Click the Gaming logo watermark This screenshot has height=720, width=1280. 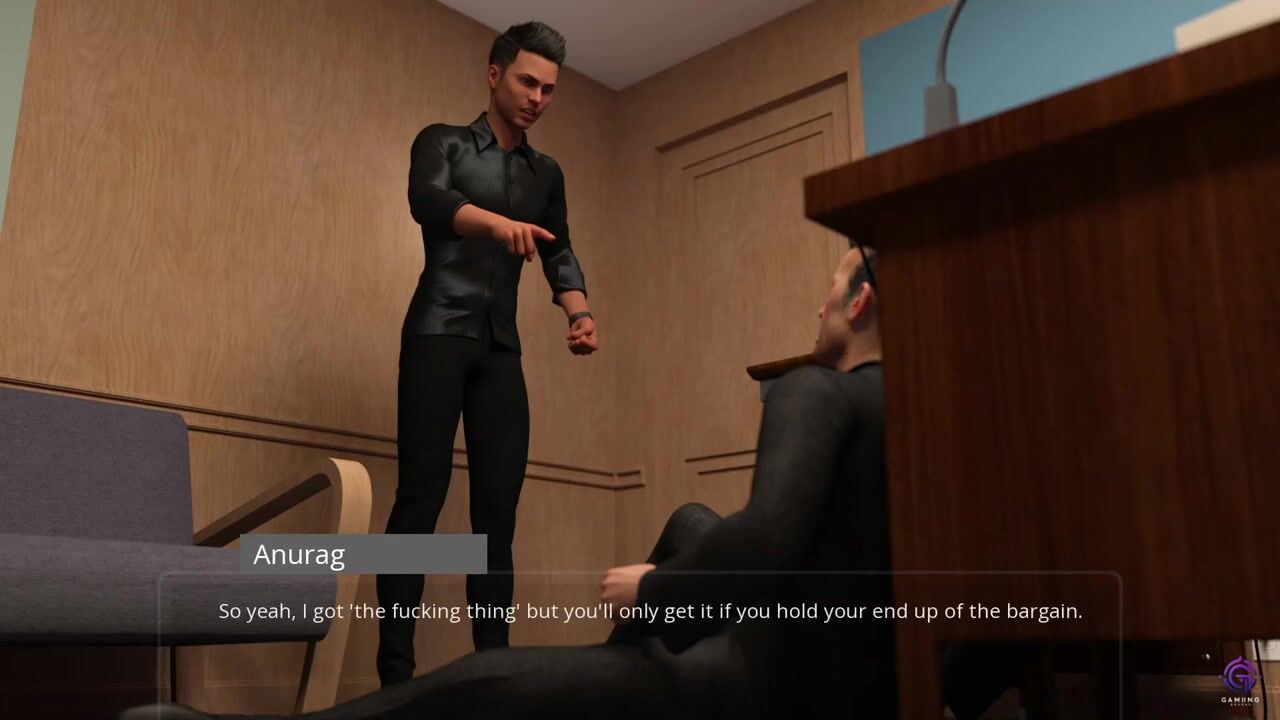point(1239,680)
